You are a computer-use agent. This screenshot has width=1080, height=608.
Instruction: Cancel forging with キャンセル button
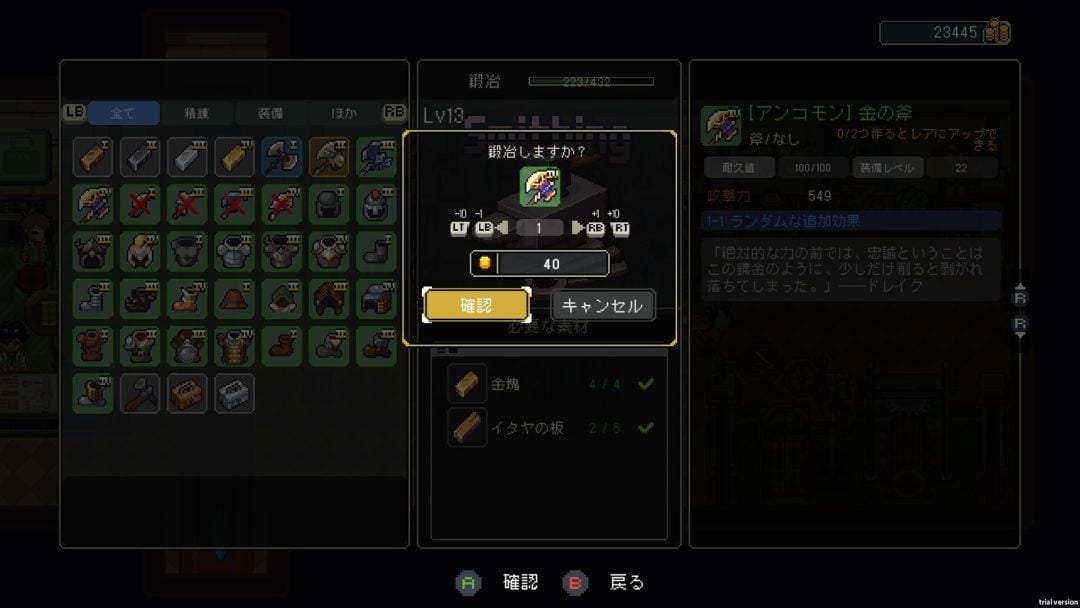[603, 306]
